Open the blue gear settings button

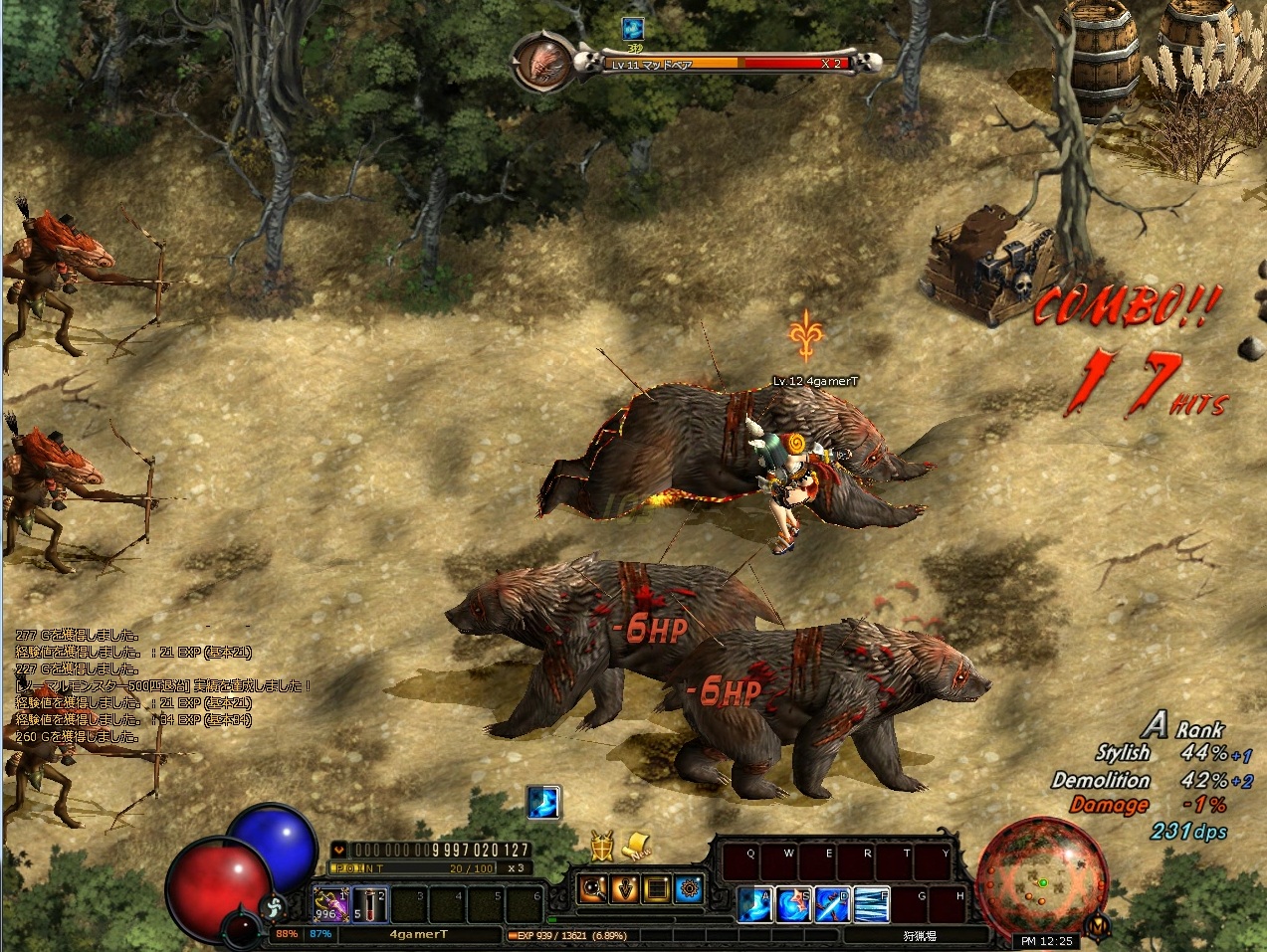point(688,888)
